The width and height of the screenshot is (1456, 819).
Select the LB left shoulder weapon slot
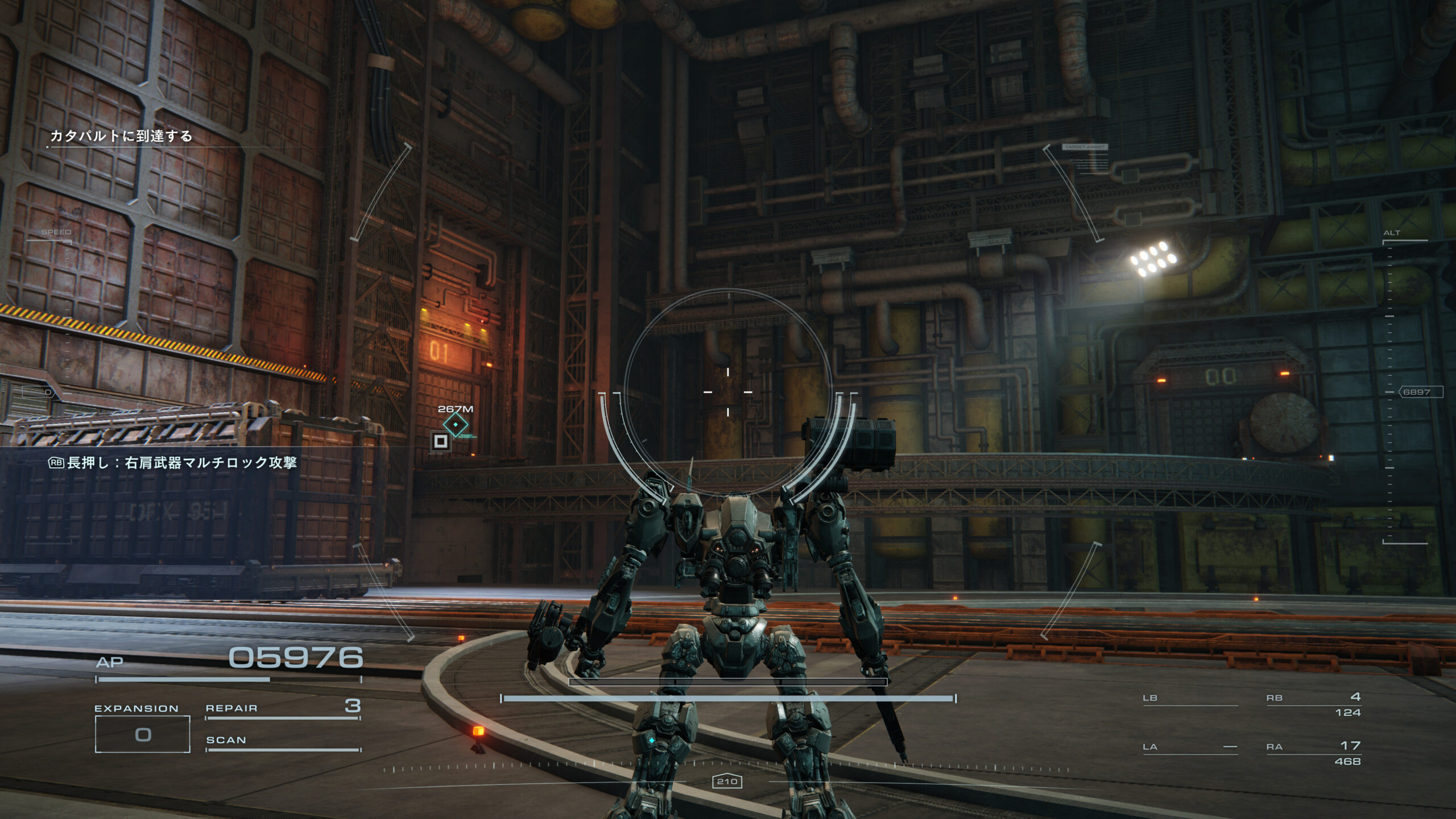(1190, 698)
